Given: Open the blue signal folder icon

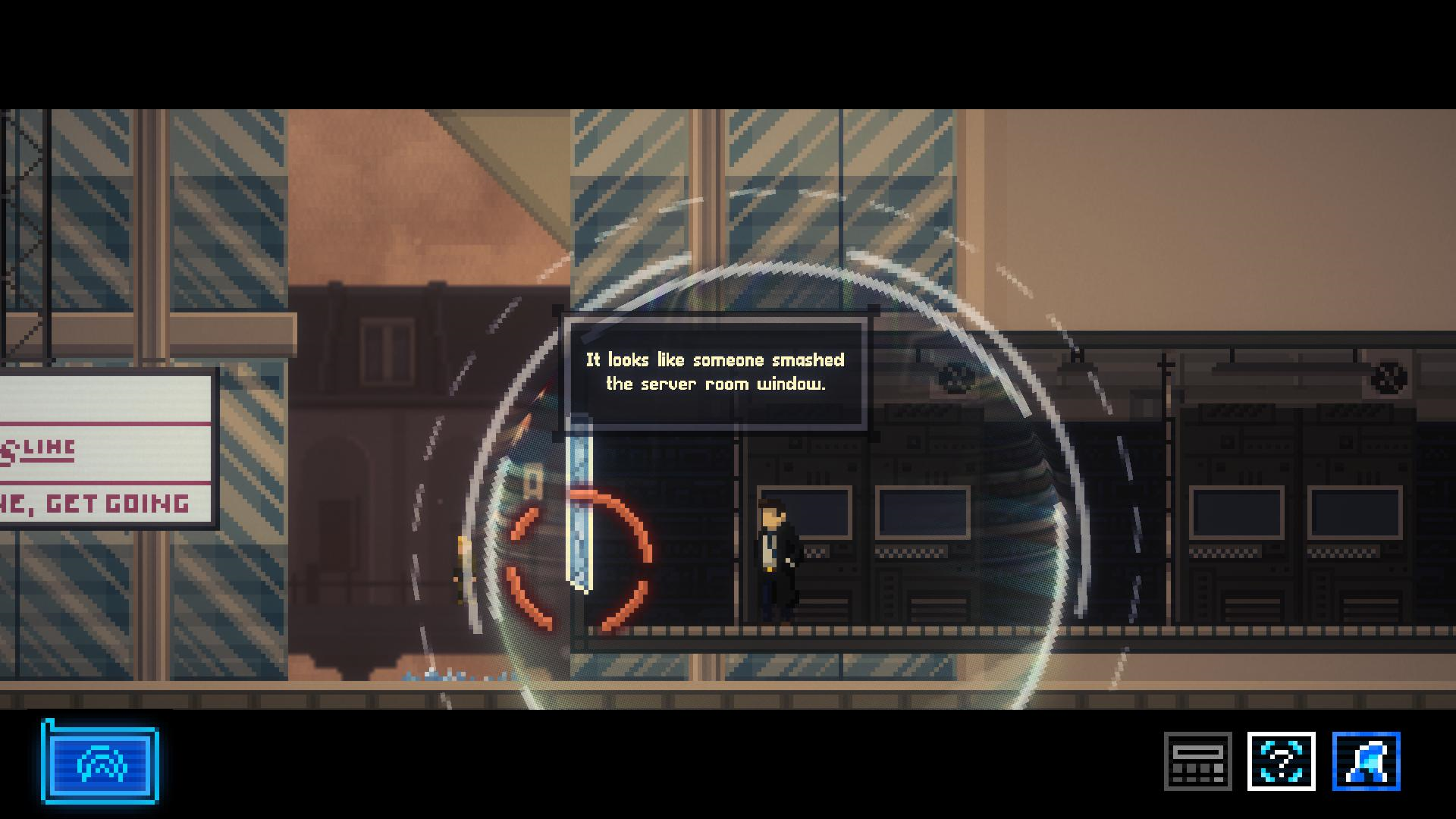Looking at the screenshot, I should tap(100, 763).
